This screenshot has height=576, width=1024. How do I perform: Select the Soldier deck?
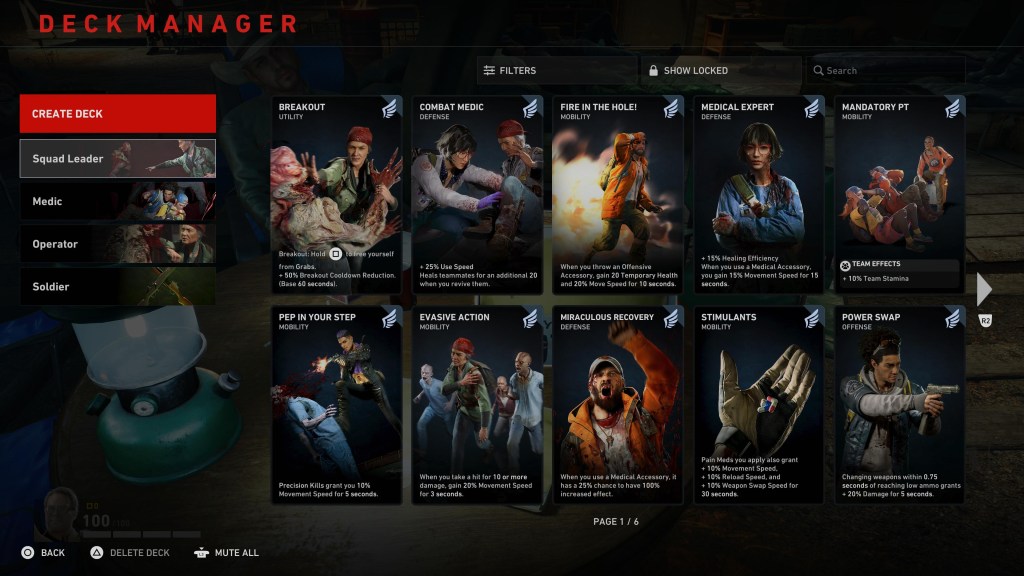pyautogui.click(x=117, y=287)
